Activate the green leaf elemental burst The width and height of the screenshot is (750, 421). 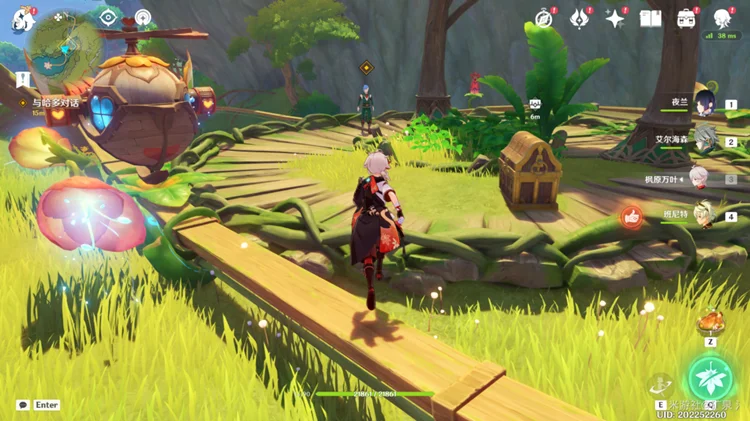click(710, 378)
